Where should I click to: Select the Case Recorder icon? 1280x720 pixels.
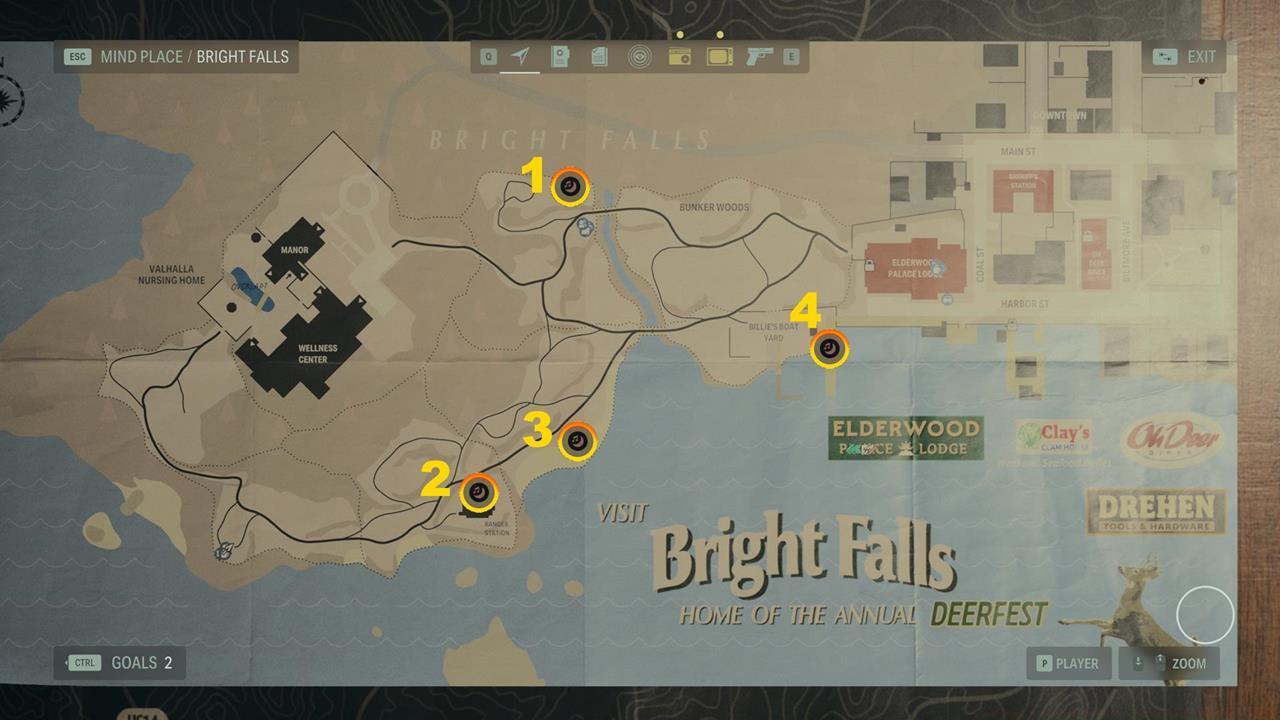click(x=560, y=57)
